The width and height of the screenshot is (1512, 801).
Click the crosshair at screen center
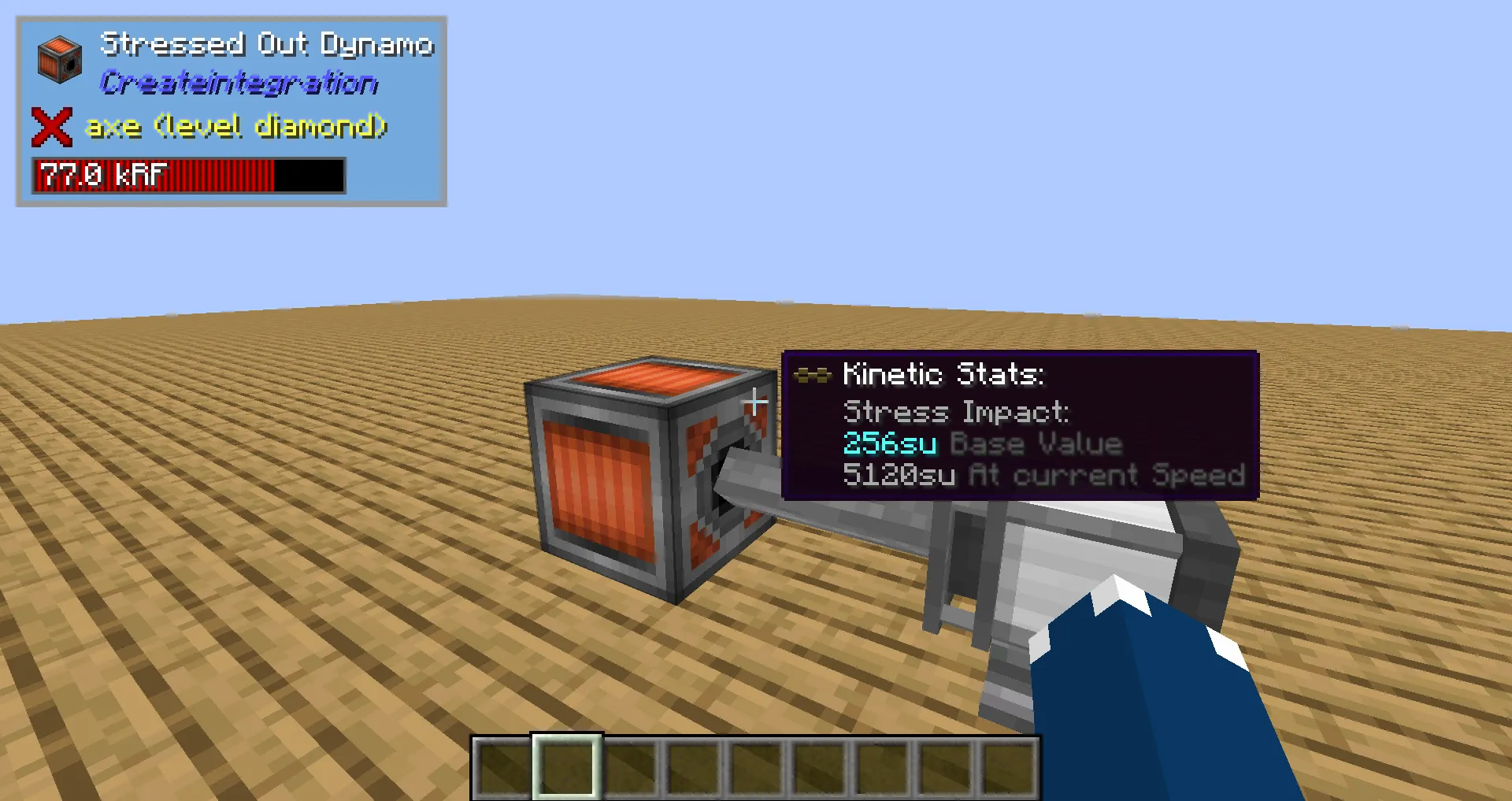click(x=755, y=402)
